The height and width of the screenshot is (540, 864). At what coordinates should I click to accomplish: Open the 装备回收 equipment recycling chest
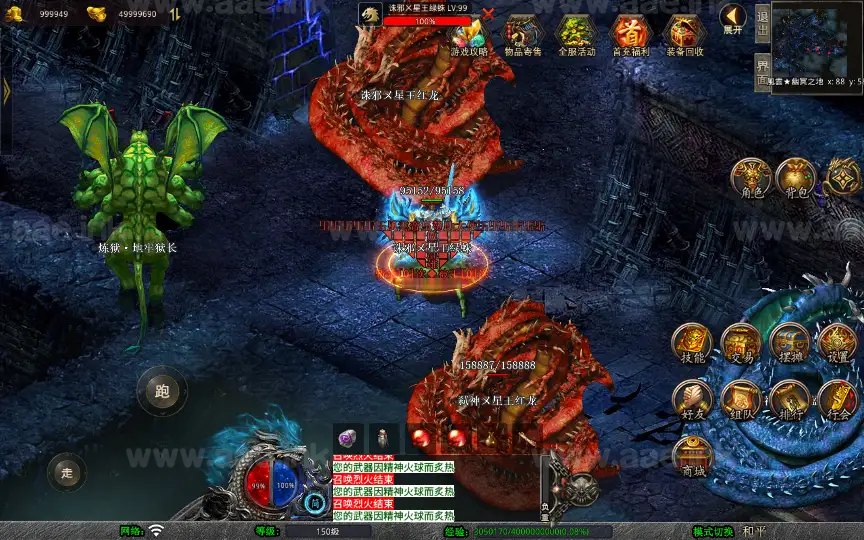[685, 34]
